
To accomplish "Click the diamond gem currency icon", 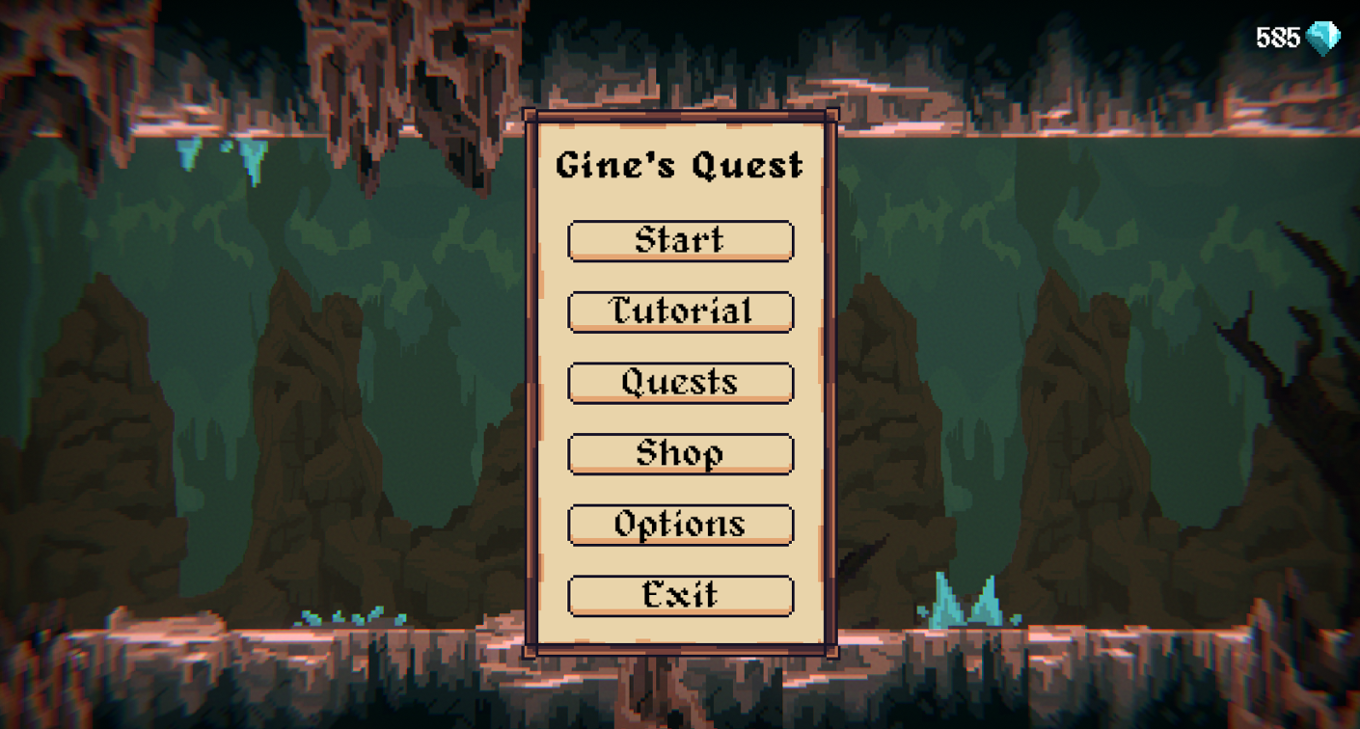I will (1325, 37).
